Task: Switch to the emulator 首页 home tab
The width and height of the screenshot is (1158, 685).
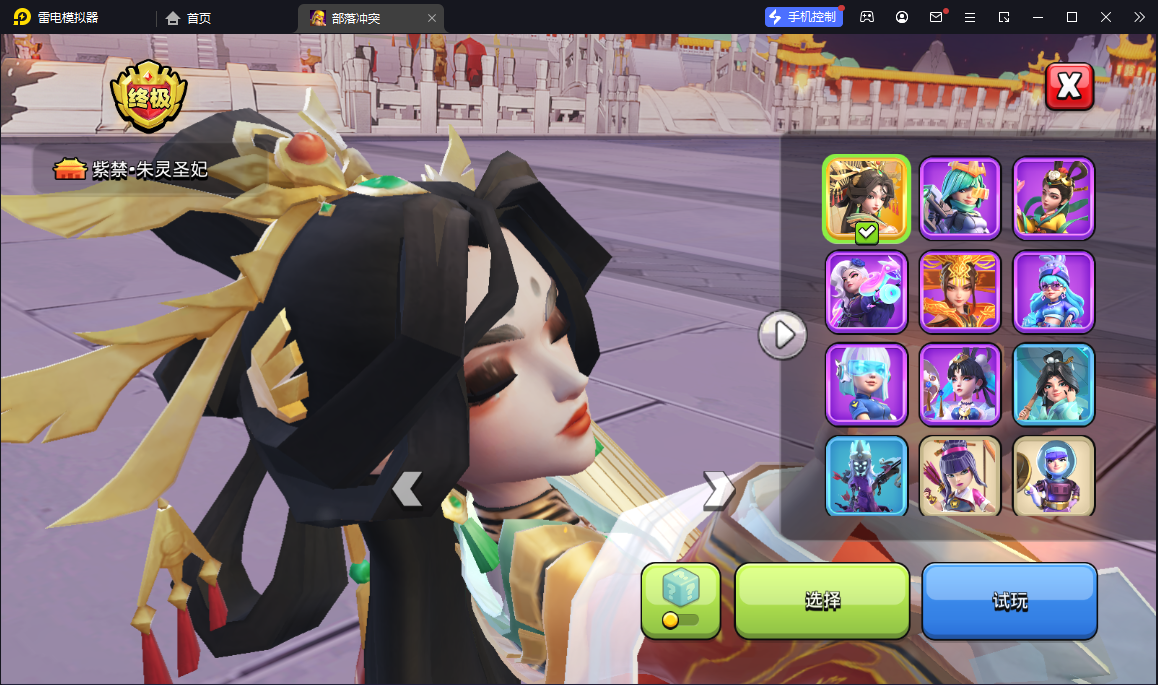Action: [x=189, y=18]
